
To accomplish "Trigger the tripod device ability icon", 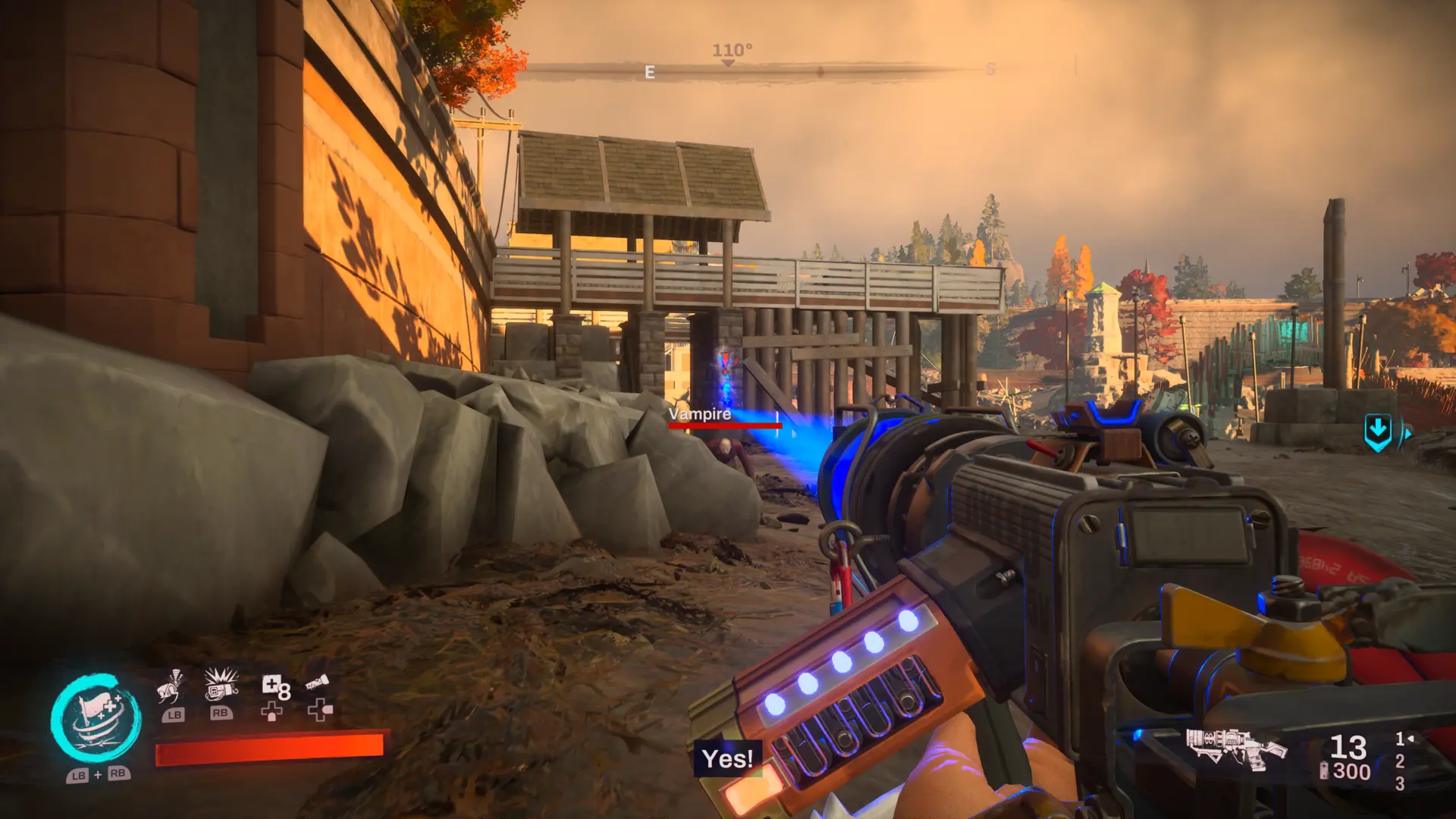I will coord(171,687).
